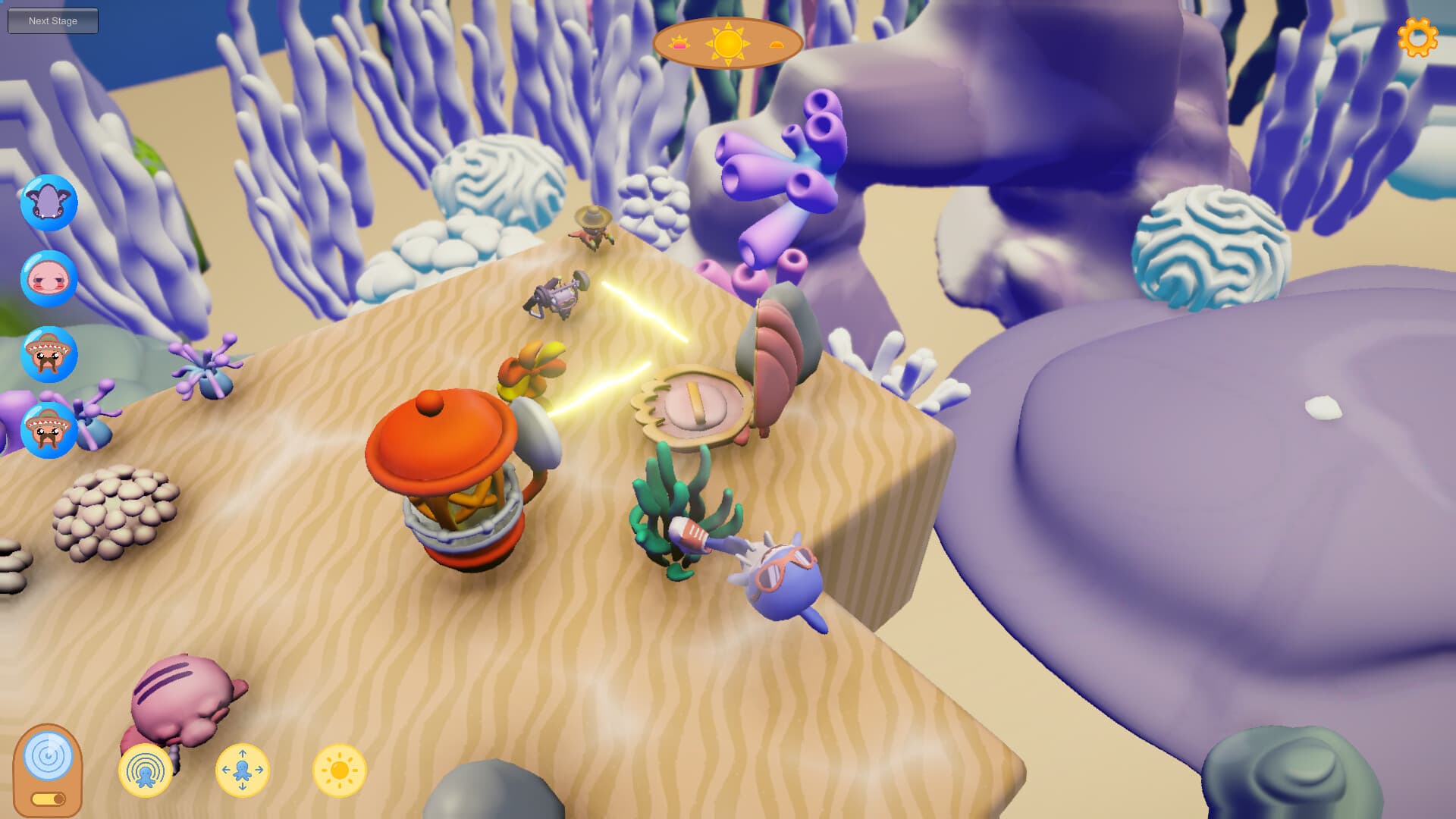Screen dimensions: 1456x819
Task: Select the sun on the day-cycle indicator
Action: click(x=727, y=42)
